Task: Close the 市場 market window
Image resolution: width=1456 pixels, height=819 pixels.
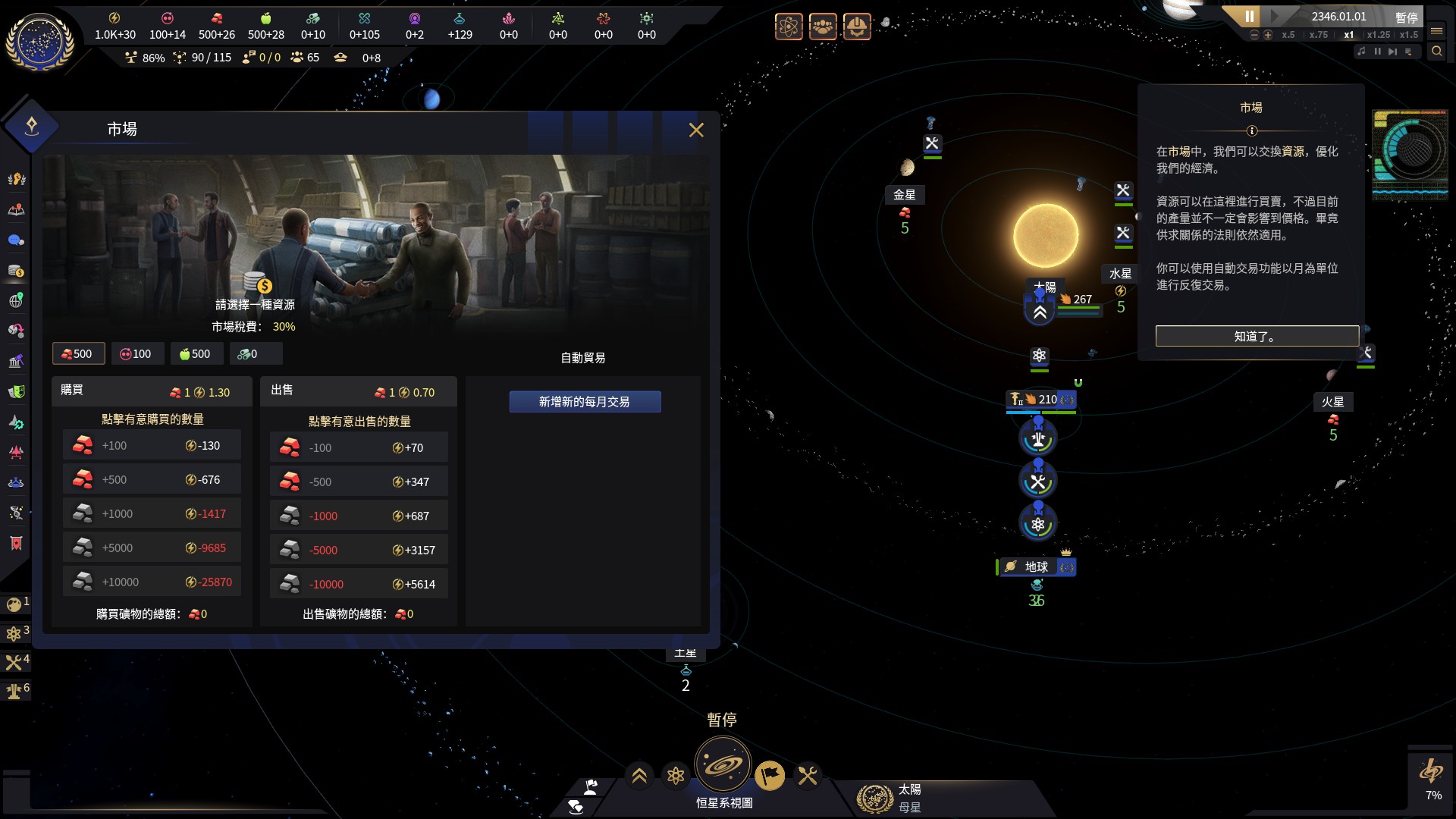Action: [696, 130]
